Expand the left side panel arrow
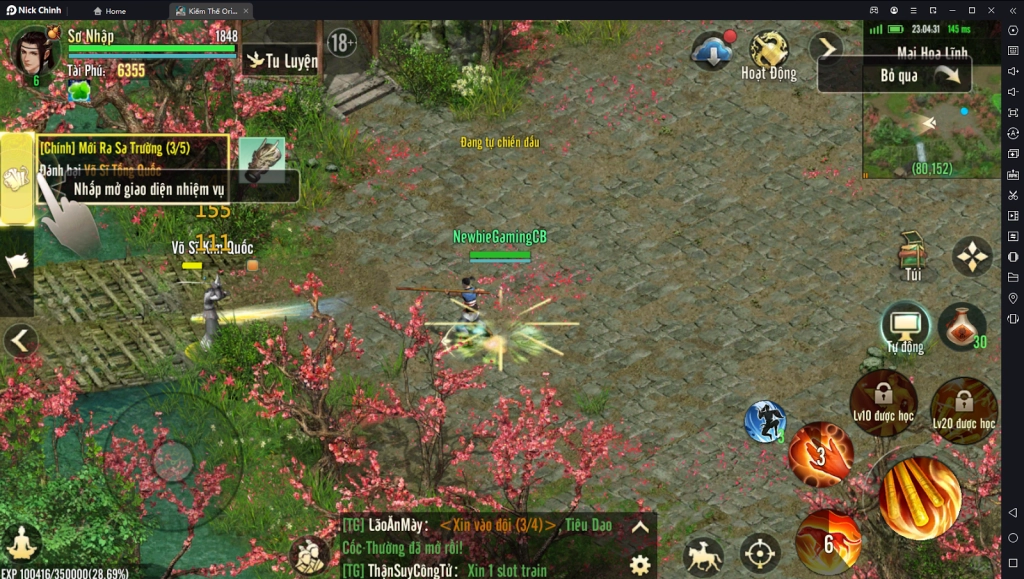Image resolution: width=1024 pixels, height=579 pixels. click(x=19, y=341)
